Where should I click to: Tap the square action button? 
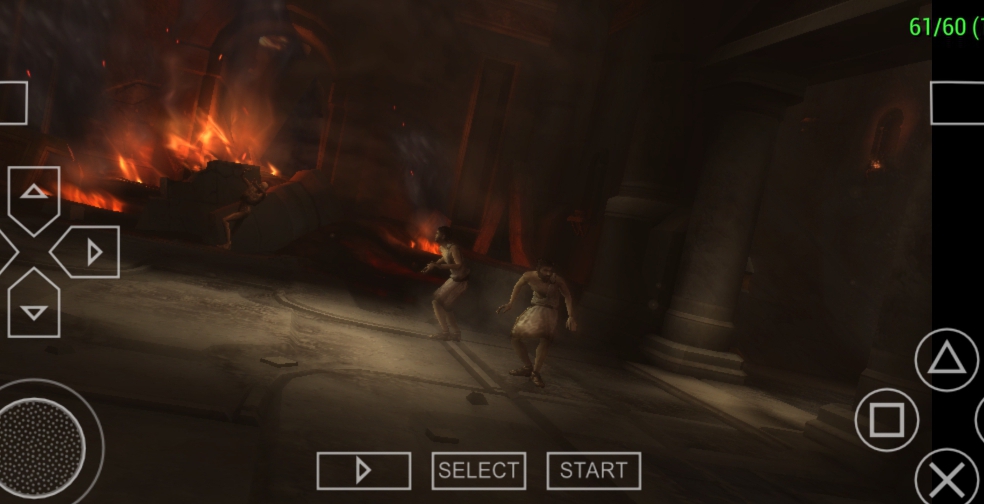887,420
